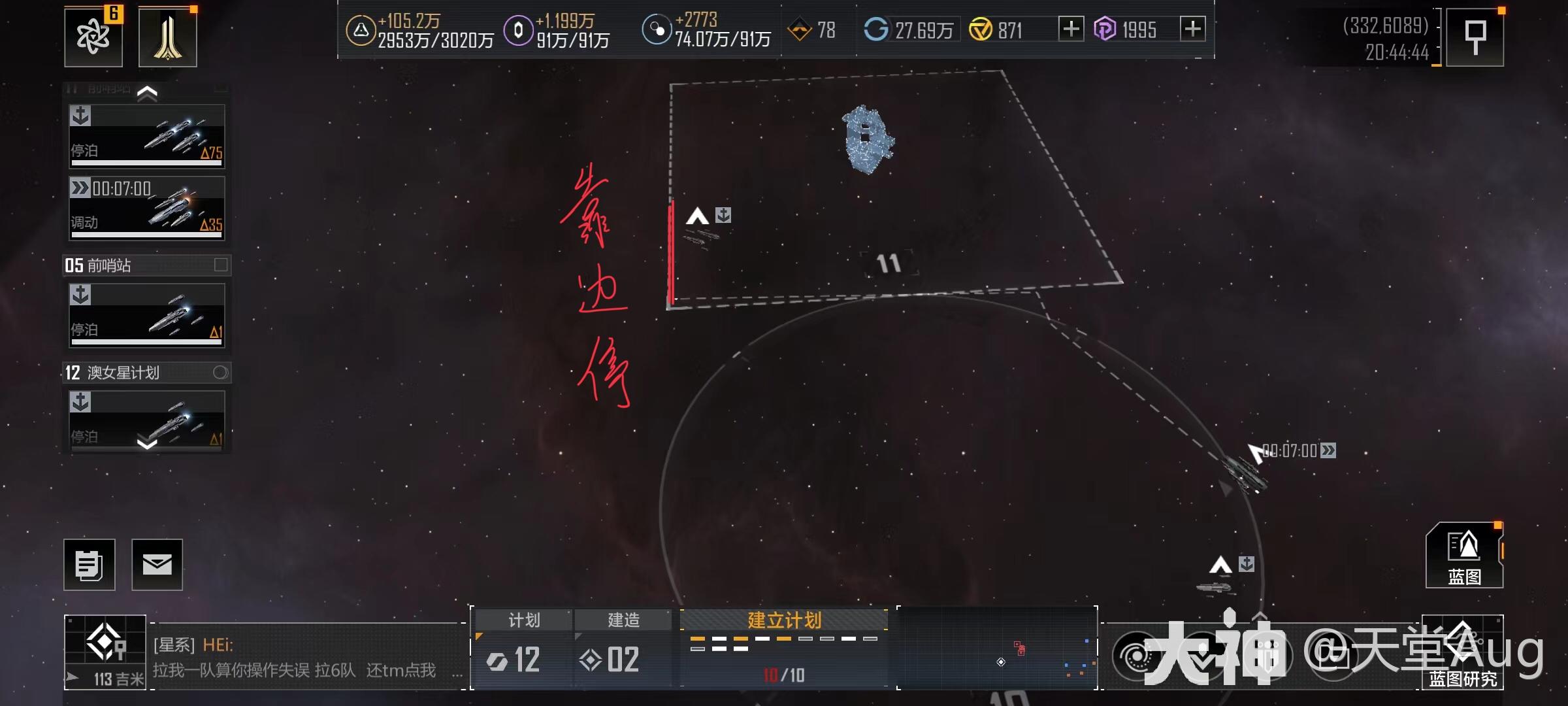Click the 建立计划 button
This screenshot has height=706, width=1568.
click(x=784, y=620)
